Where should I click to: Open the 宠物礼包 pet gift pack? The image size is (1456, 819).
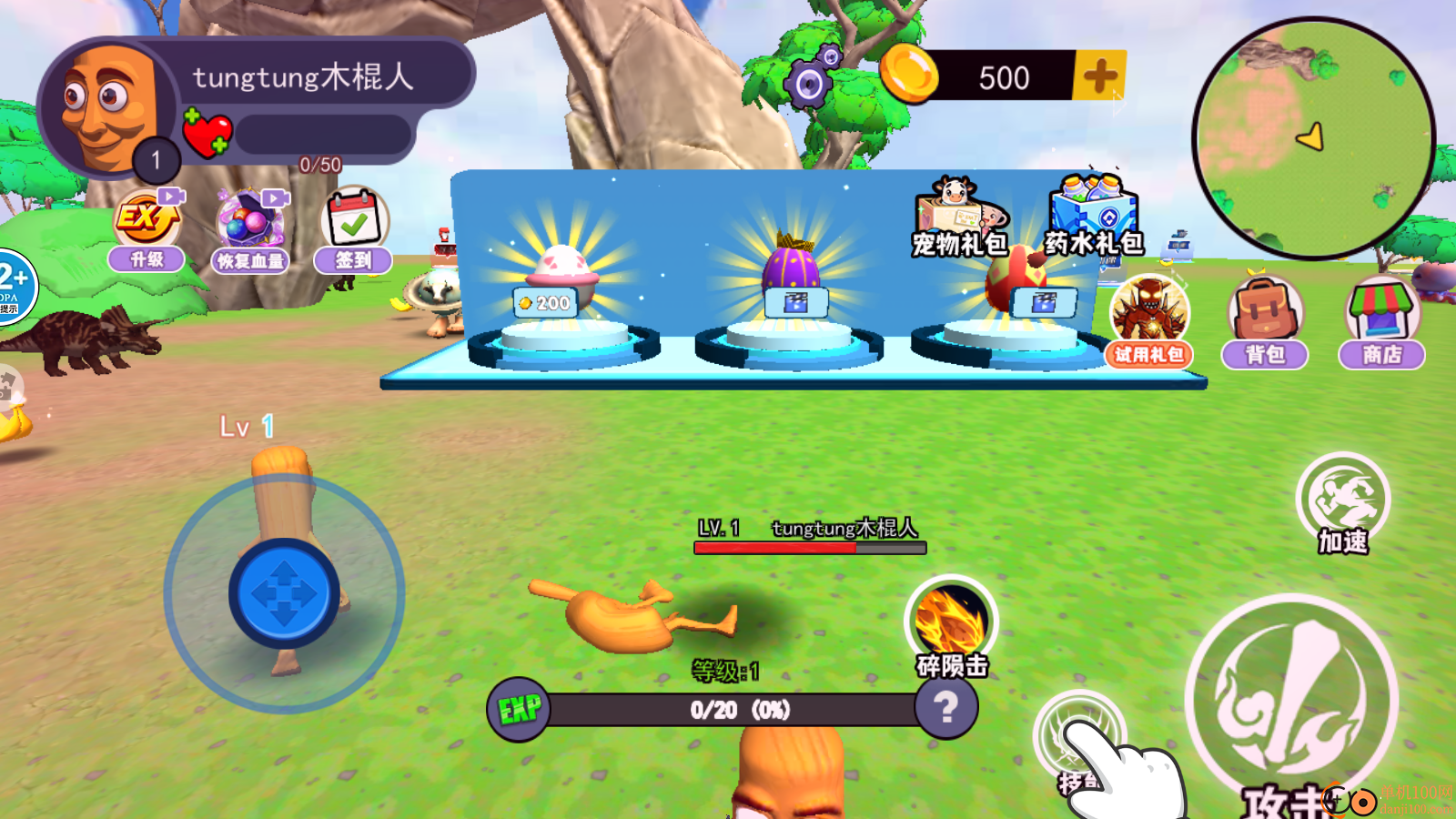(959, 217)
